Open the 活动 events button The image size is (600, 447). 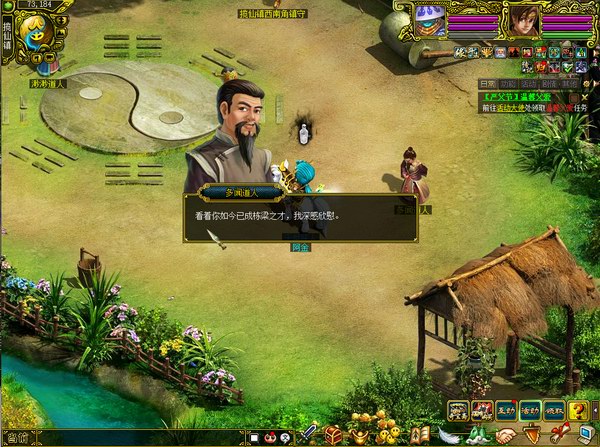pos(531,410)
